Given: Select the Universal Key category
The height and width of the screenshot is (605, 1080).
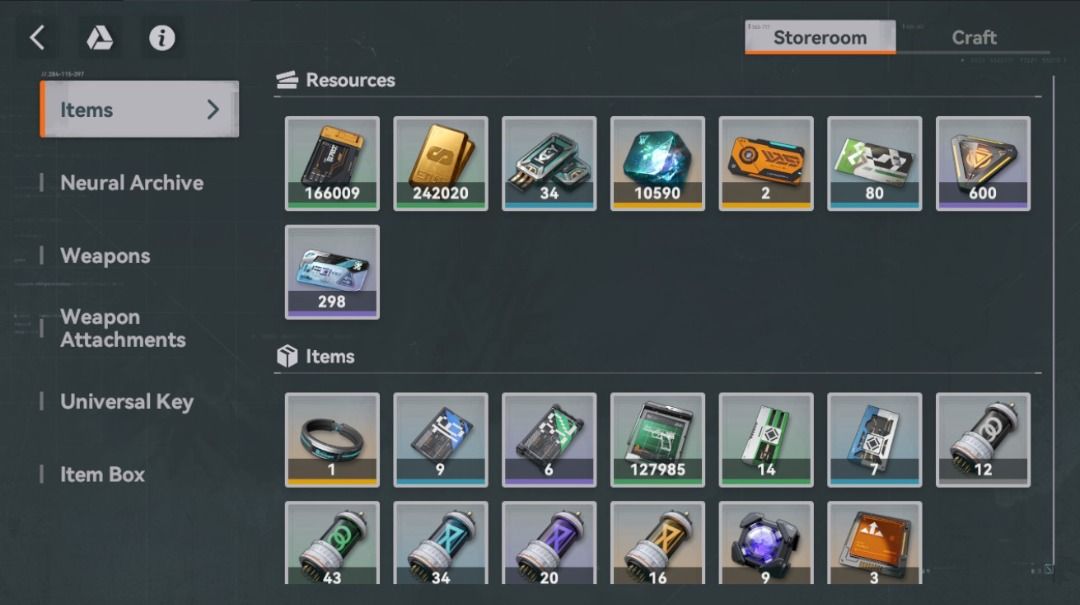Looking at the screenshot, I should pos(126,402).
